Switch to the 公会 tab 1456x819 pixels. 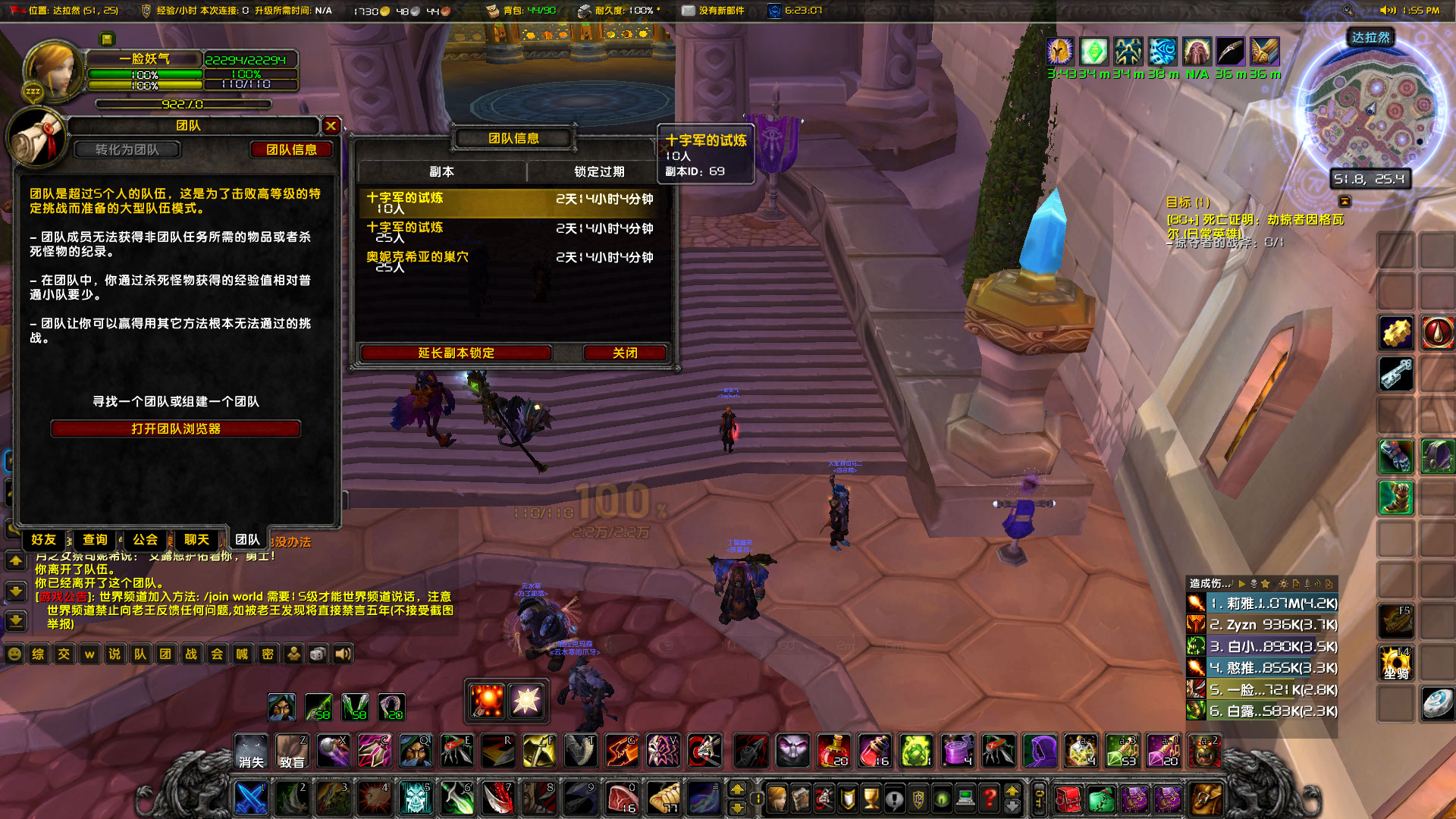(x=145, y=540)
